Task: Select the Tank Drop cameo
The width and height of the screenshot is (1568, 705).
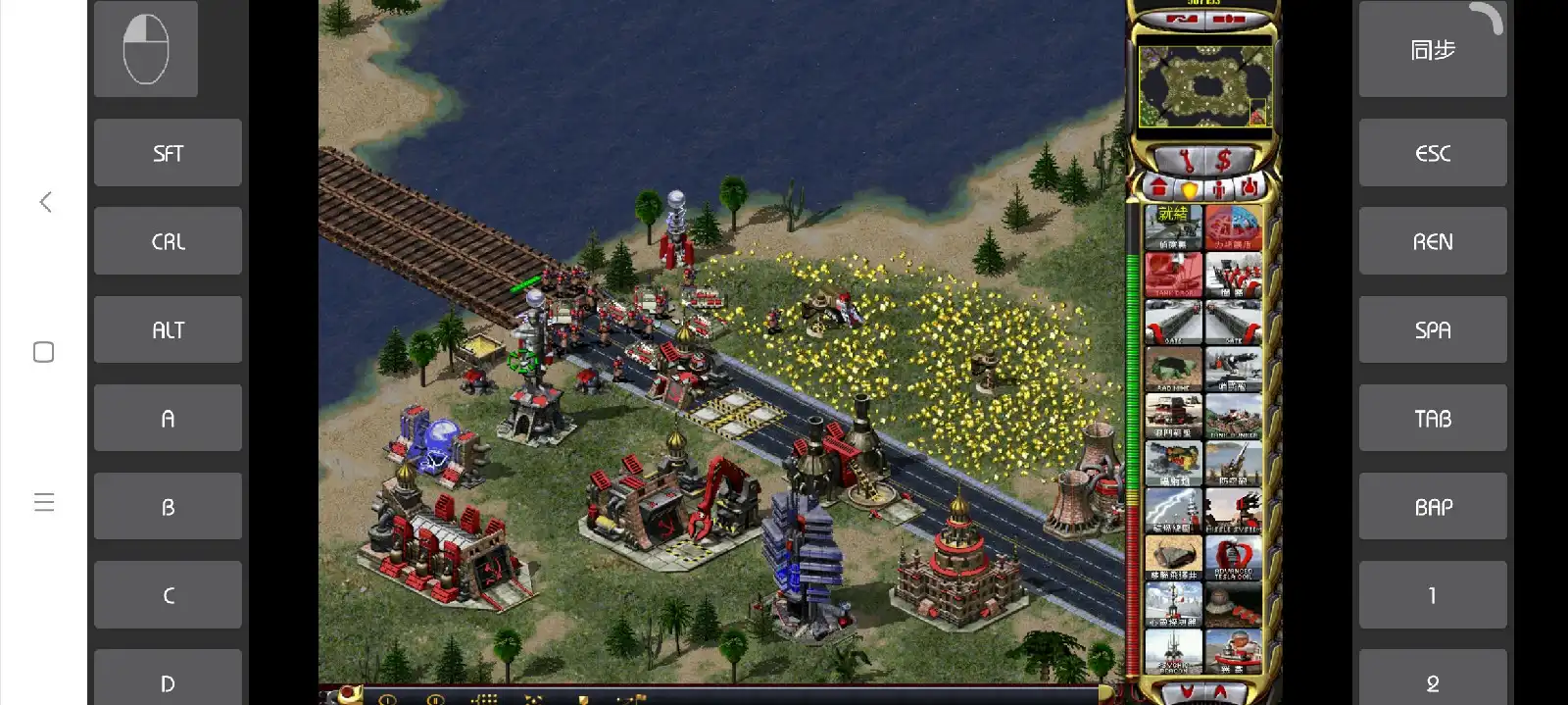Action: click(1173, 274)
